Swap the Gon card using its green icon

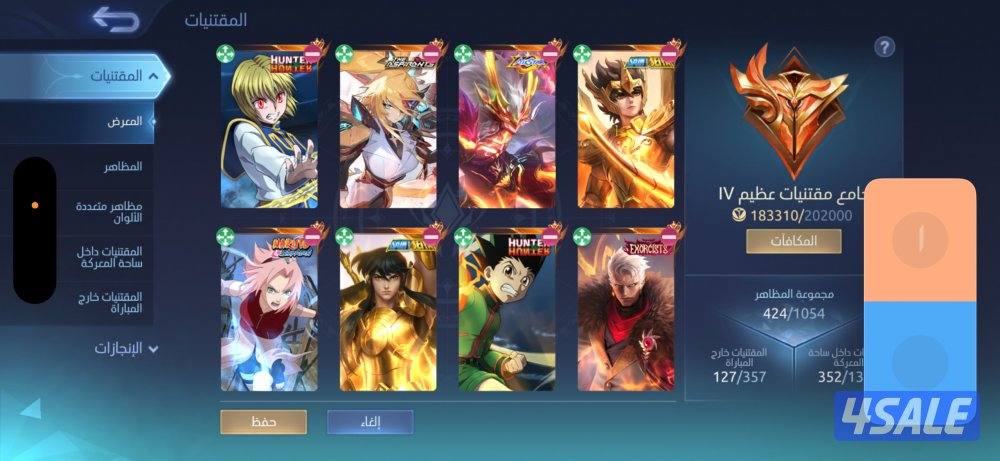(463, 236)
